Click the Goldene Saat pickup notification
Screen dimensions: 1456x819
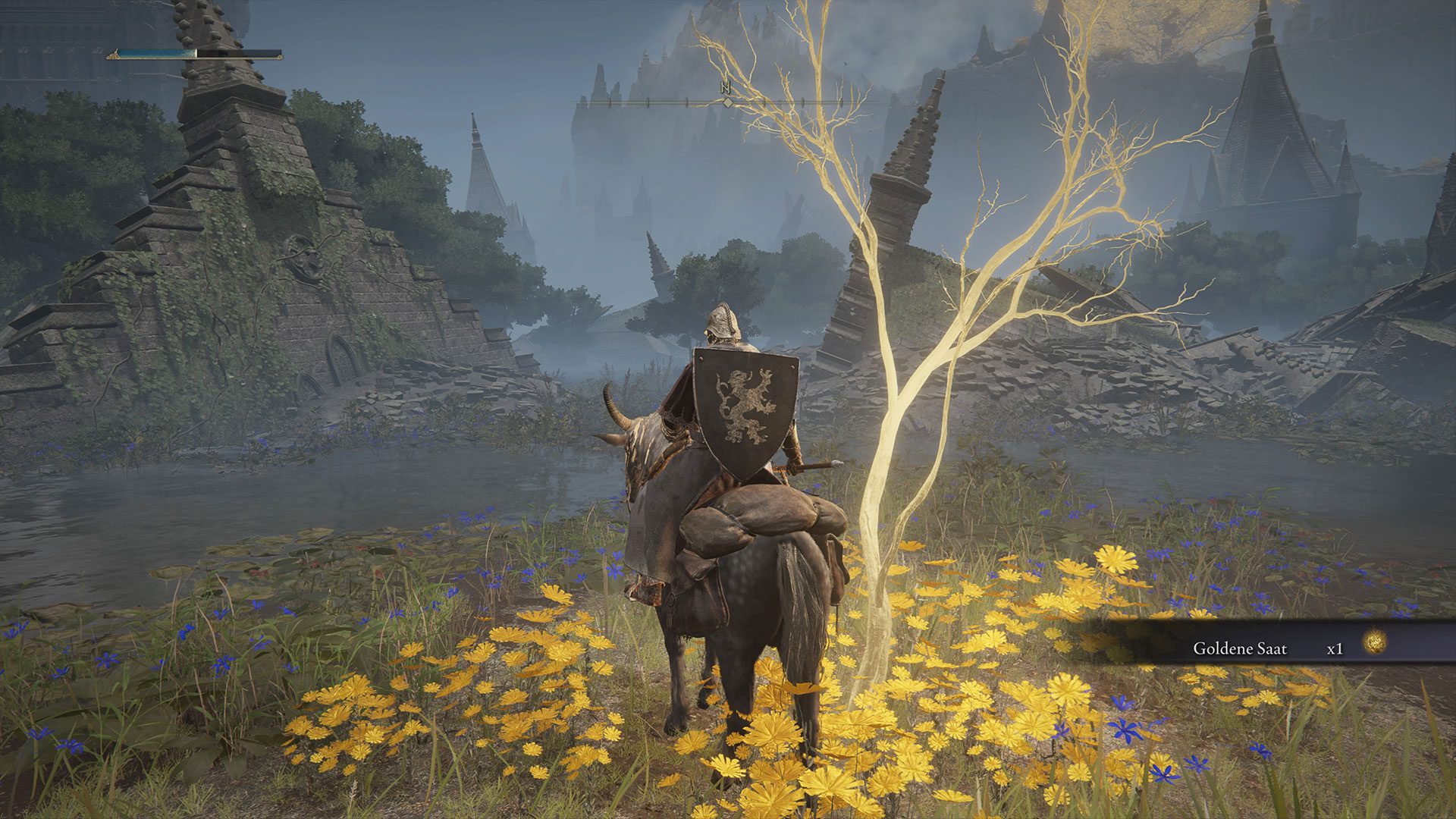point(1266,647)
